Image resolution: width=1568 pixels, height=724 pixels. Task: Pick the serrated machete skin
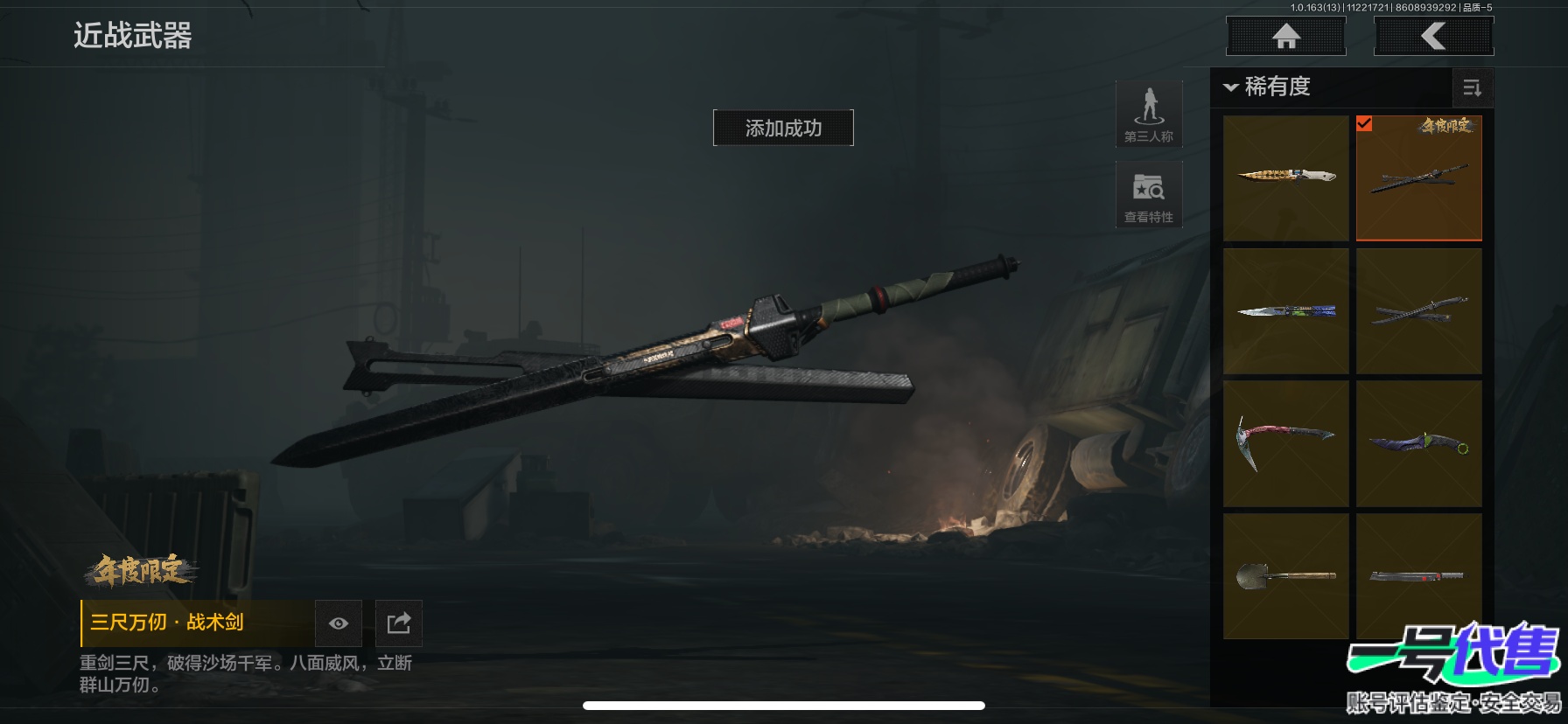(1418, 575)
